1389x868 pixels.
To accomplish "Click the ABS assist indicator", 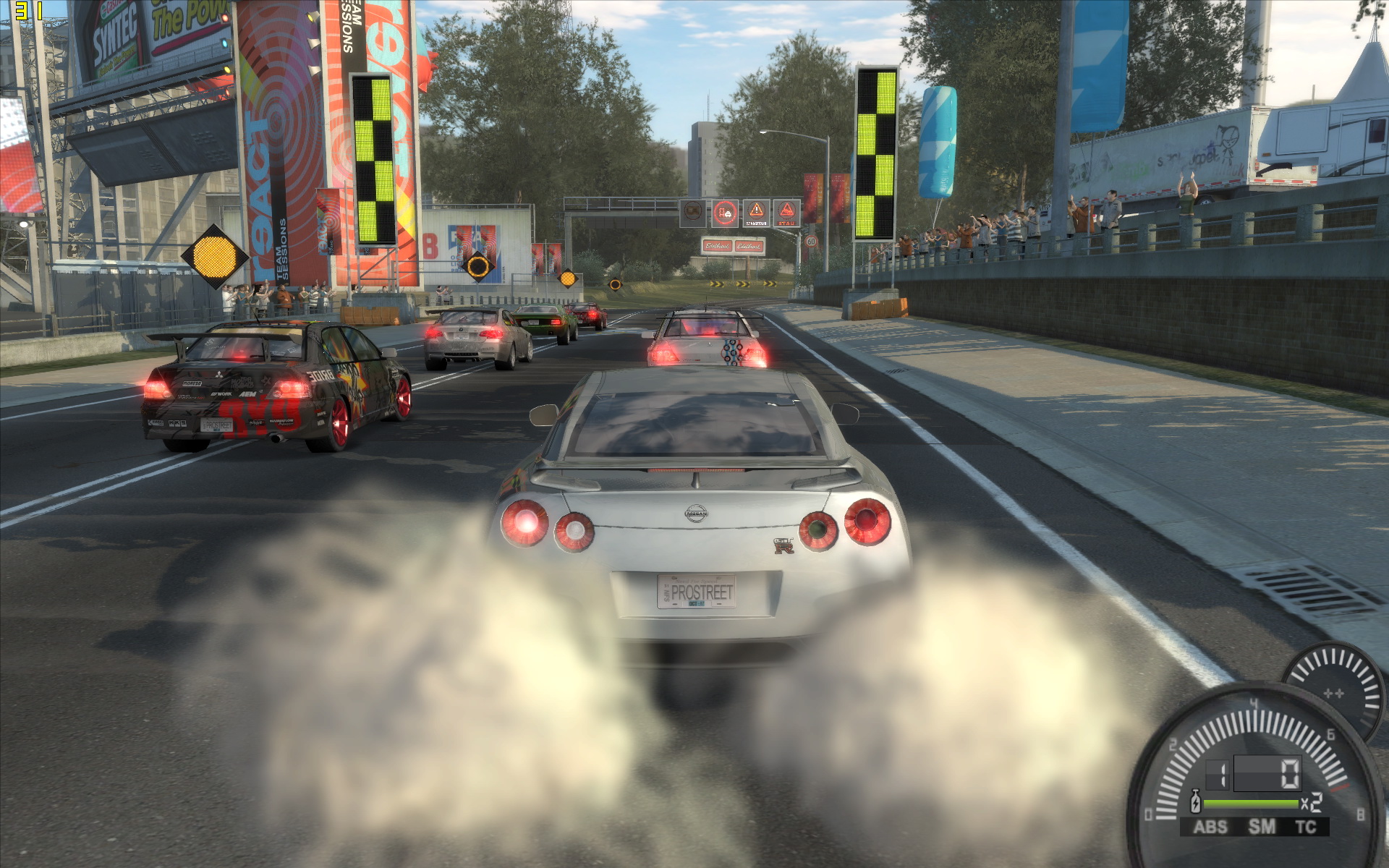I will [1210, 827].
